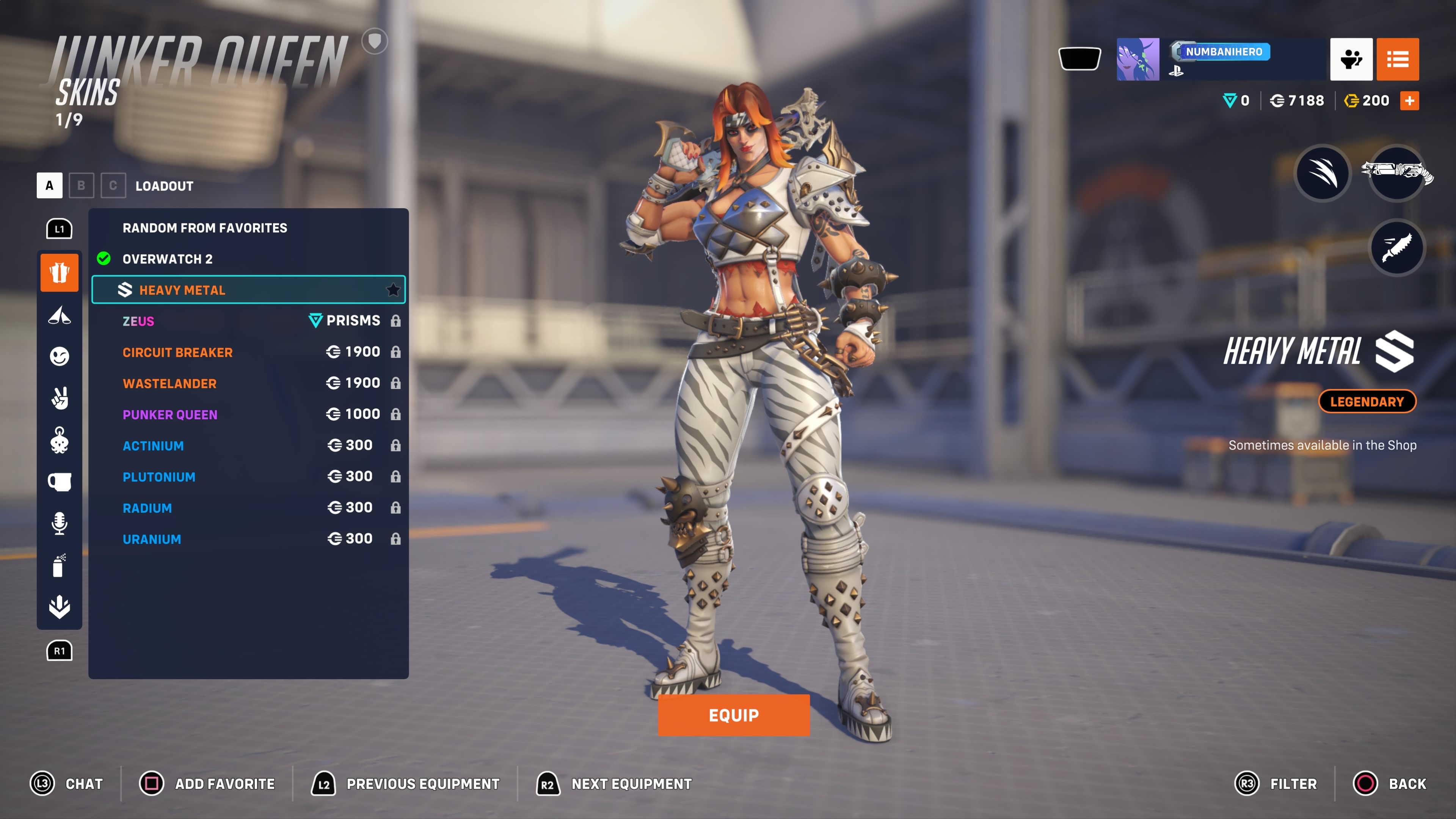The image size is (1456, 819).
Task: Select the Radium skin
Action: 249,508
